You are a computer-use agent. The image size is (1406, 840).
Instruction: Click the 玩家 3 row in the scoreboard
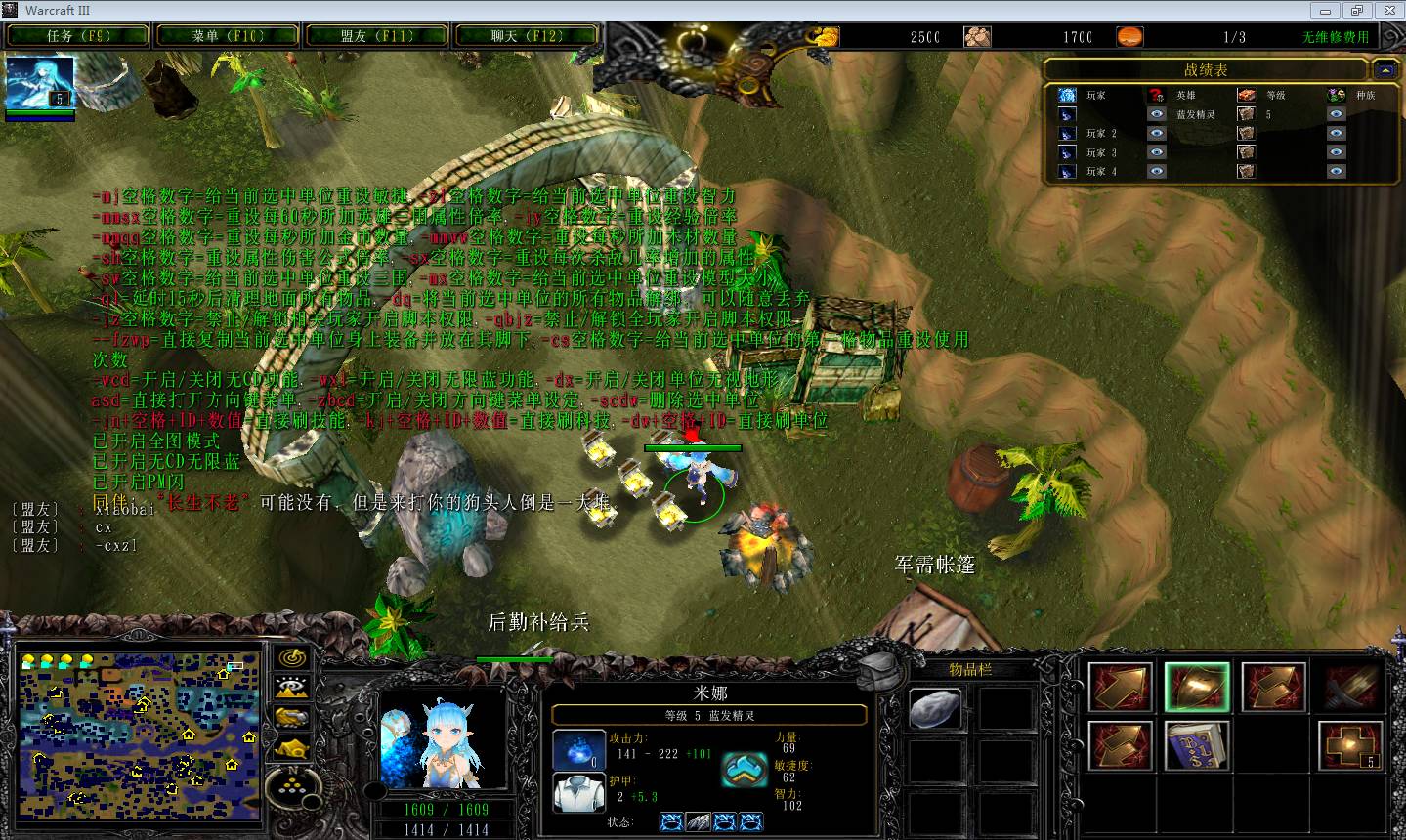coord(1101,152)
